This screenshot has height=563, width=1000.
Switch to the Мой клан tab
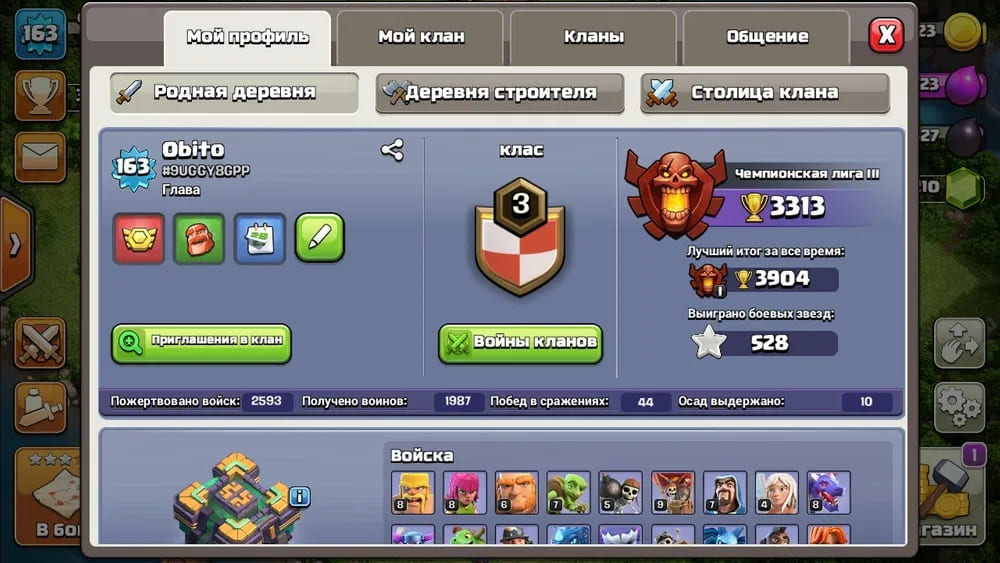[x=420, y=37]
